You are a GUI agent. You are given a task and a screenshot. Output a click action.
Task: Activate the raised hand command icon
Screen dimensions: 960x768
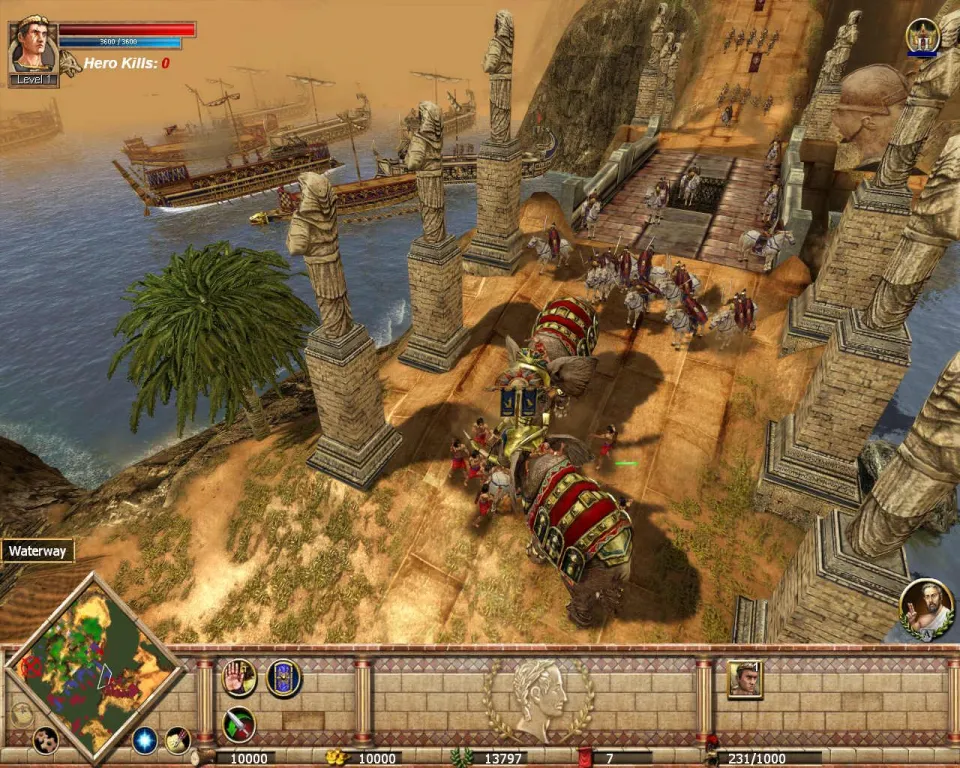tap(238, 678)
